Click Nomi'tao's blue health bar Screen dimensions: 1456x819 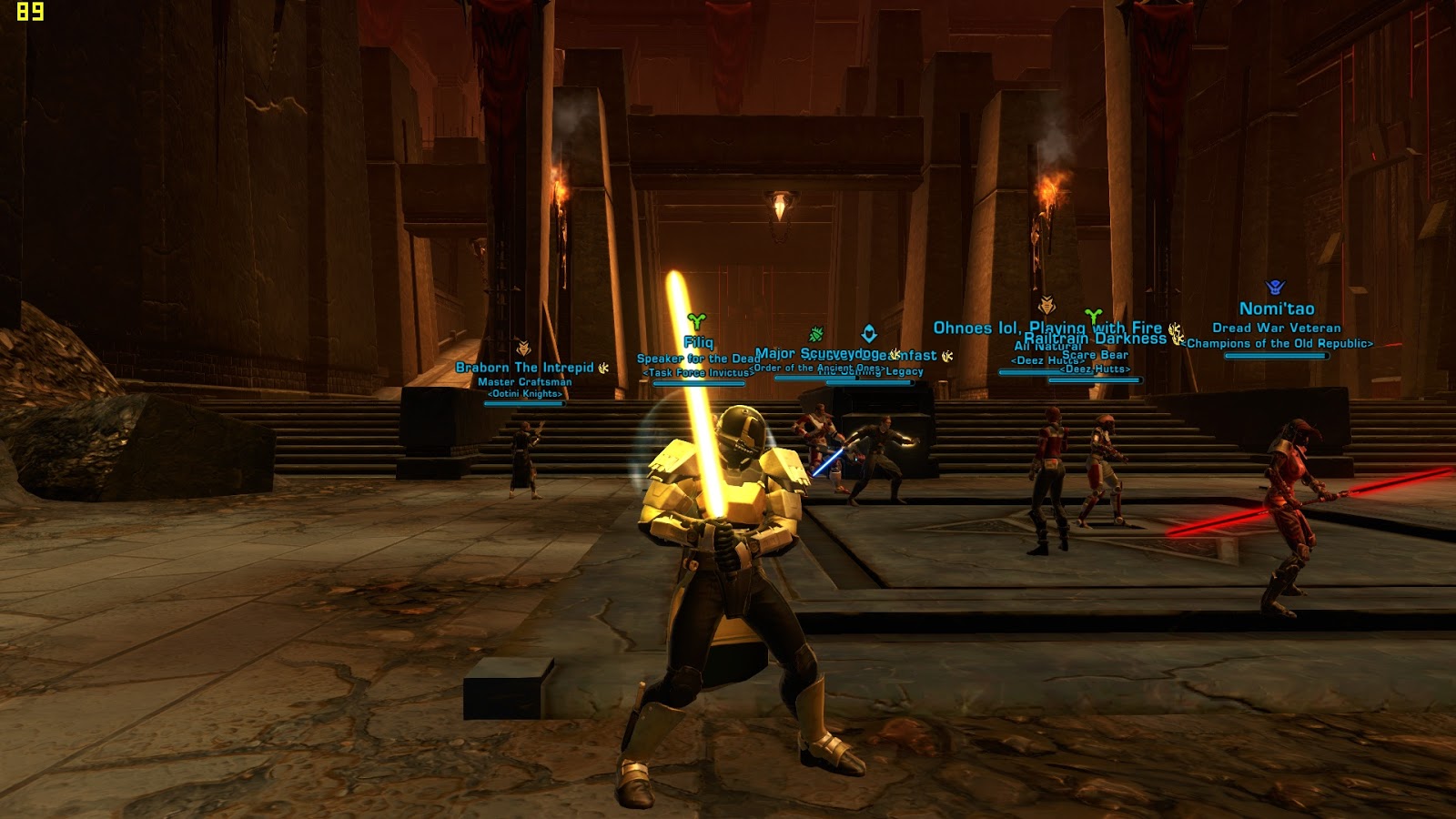[x=1276, y=356]
